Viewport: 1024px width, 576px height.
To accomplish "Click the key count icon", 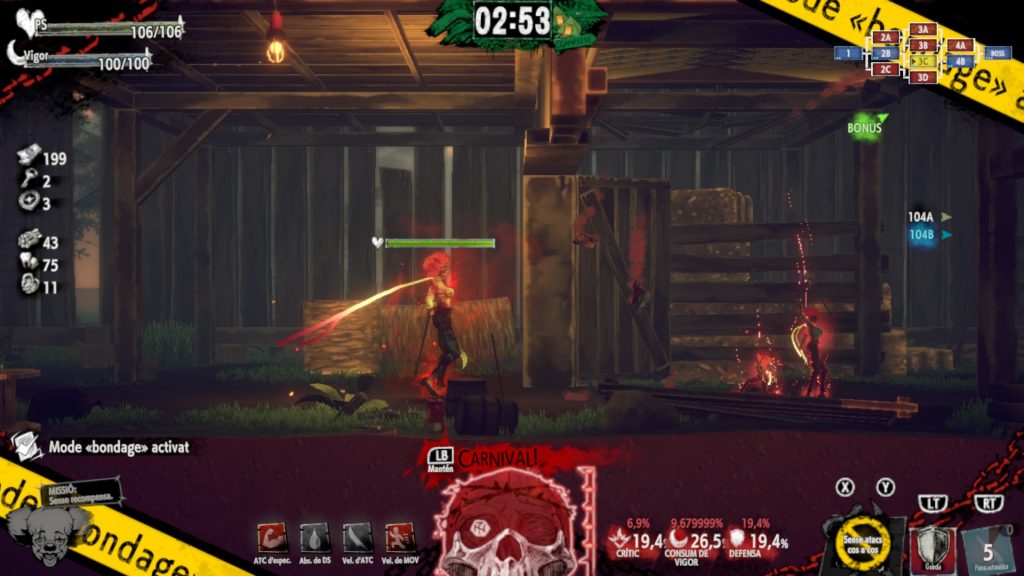I will 29,180.
